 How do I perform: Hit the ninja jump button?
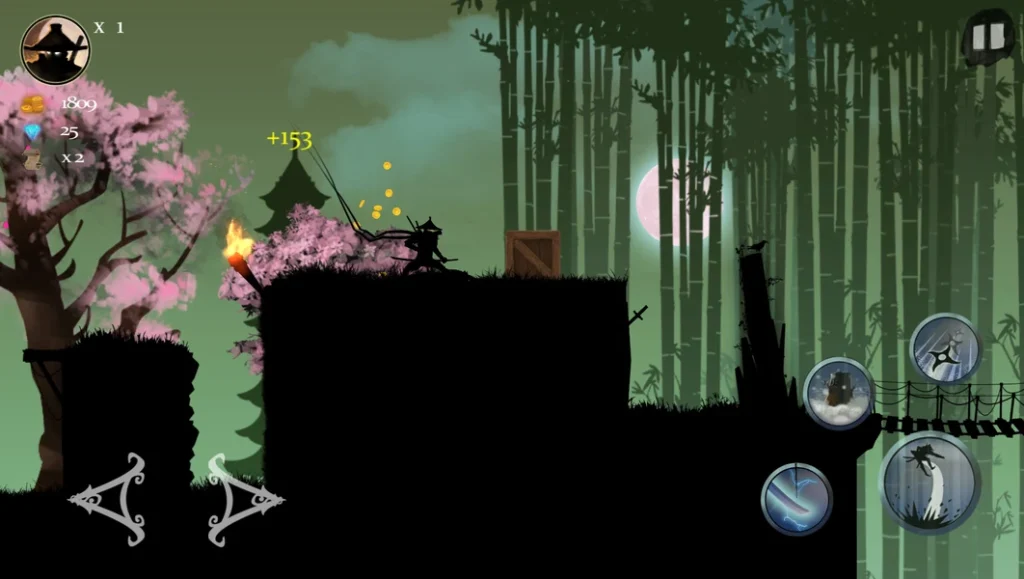(x=929, y=483)
